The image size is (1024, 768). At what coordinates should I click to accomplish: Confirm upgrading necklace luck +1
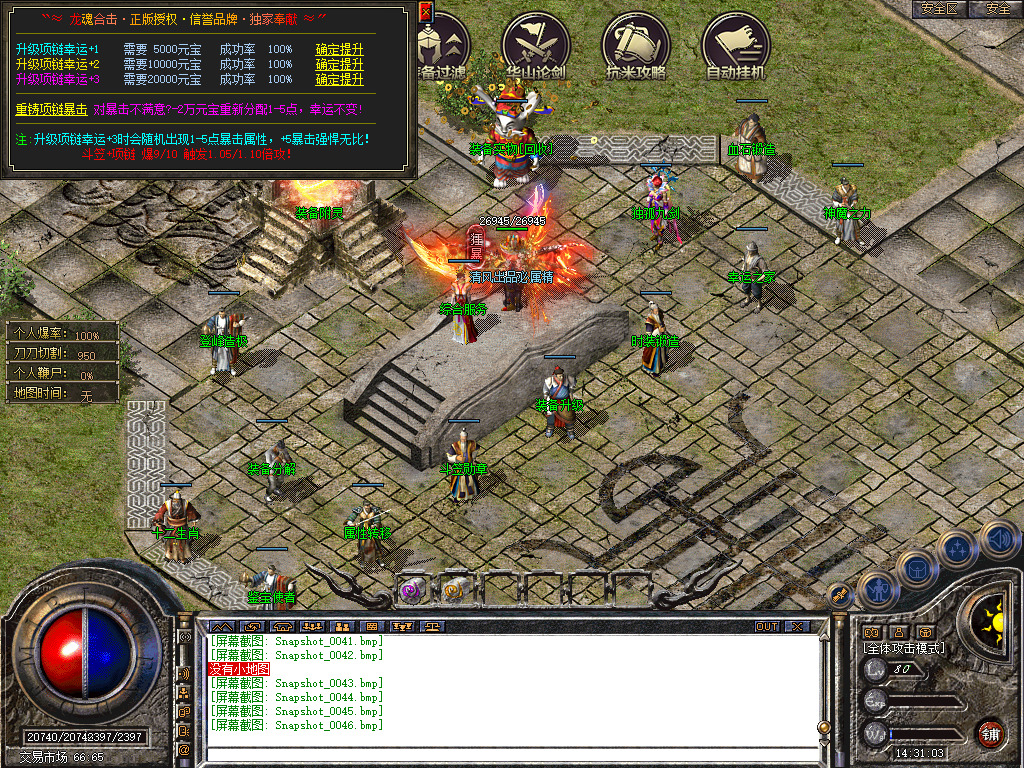(x=340, y=49)
